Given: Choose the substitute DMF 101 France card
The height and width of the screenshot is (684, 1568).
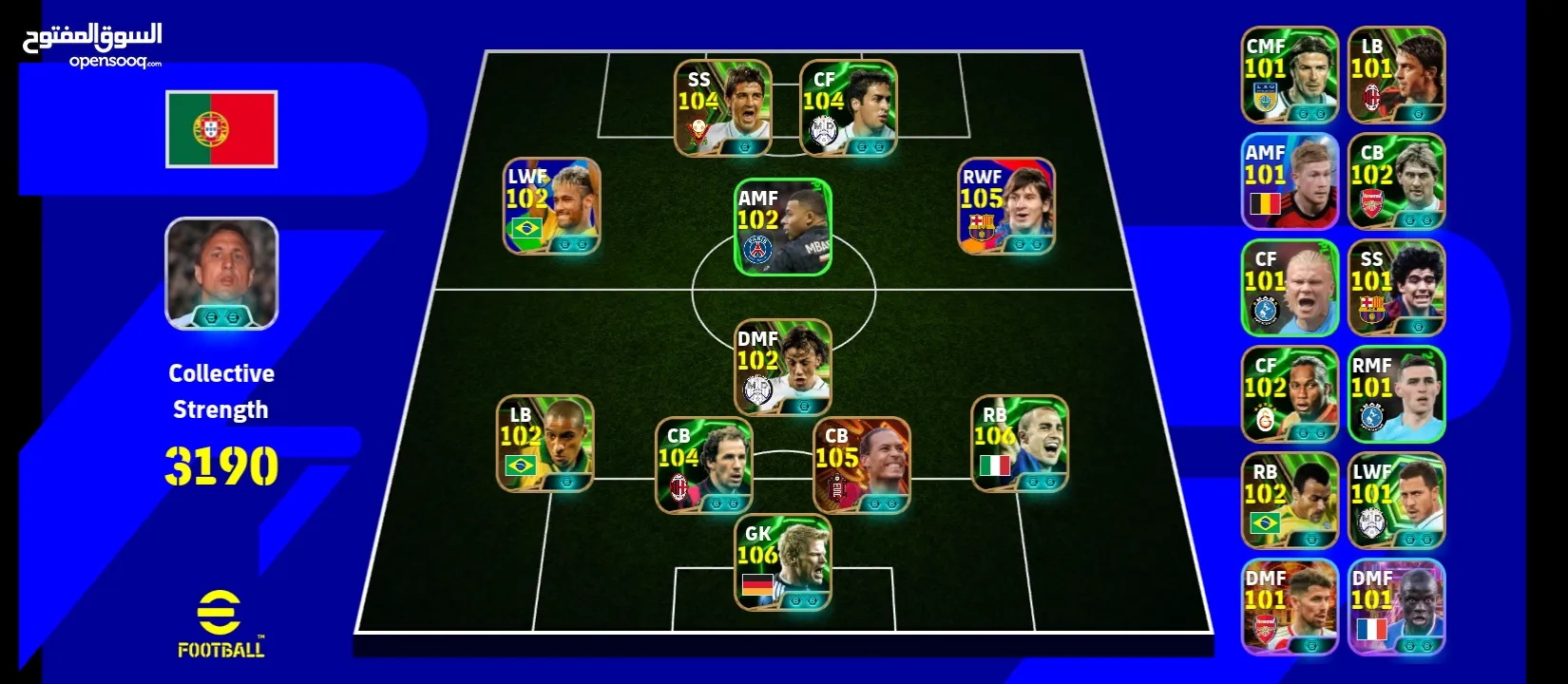Looking at the screenshot, I should [1396, 607].
